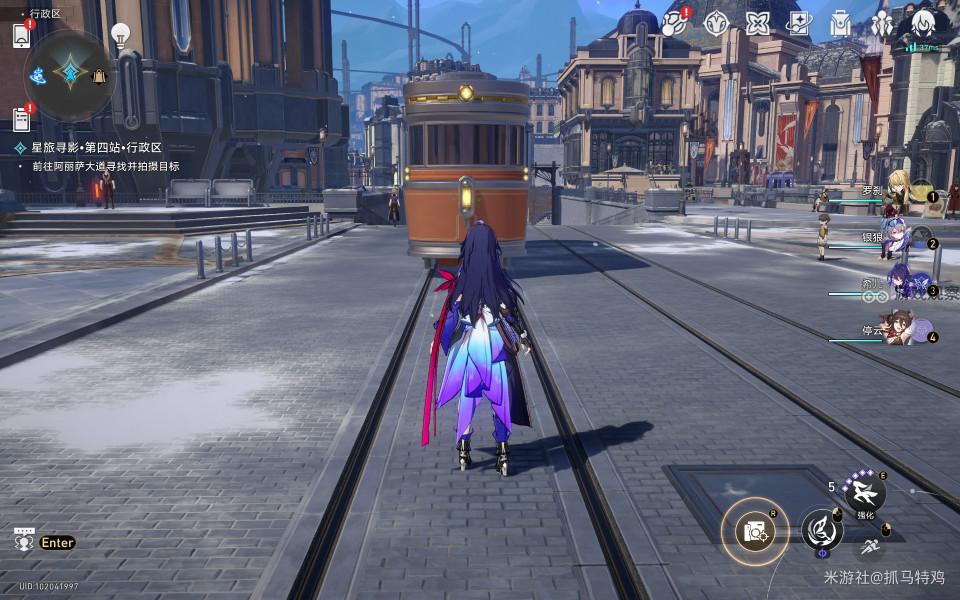The image size is (960, 600).
Task: Open the four-petal flower menu icon
Action: pos(757,23)
